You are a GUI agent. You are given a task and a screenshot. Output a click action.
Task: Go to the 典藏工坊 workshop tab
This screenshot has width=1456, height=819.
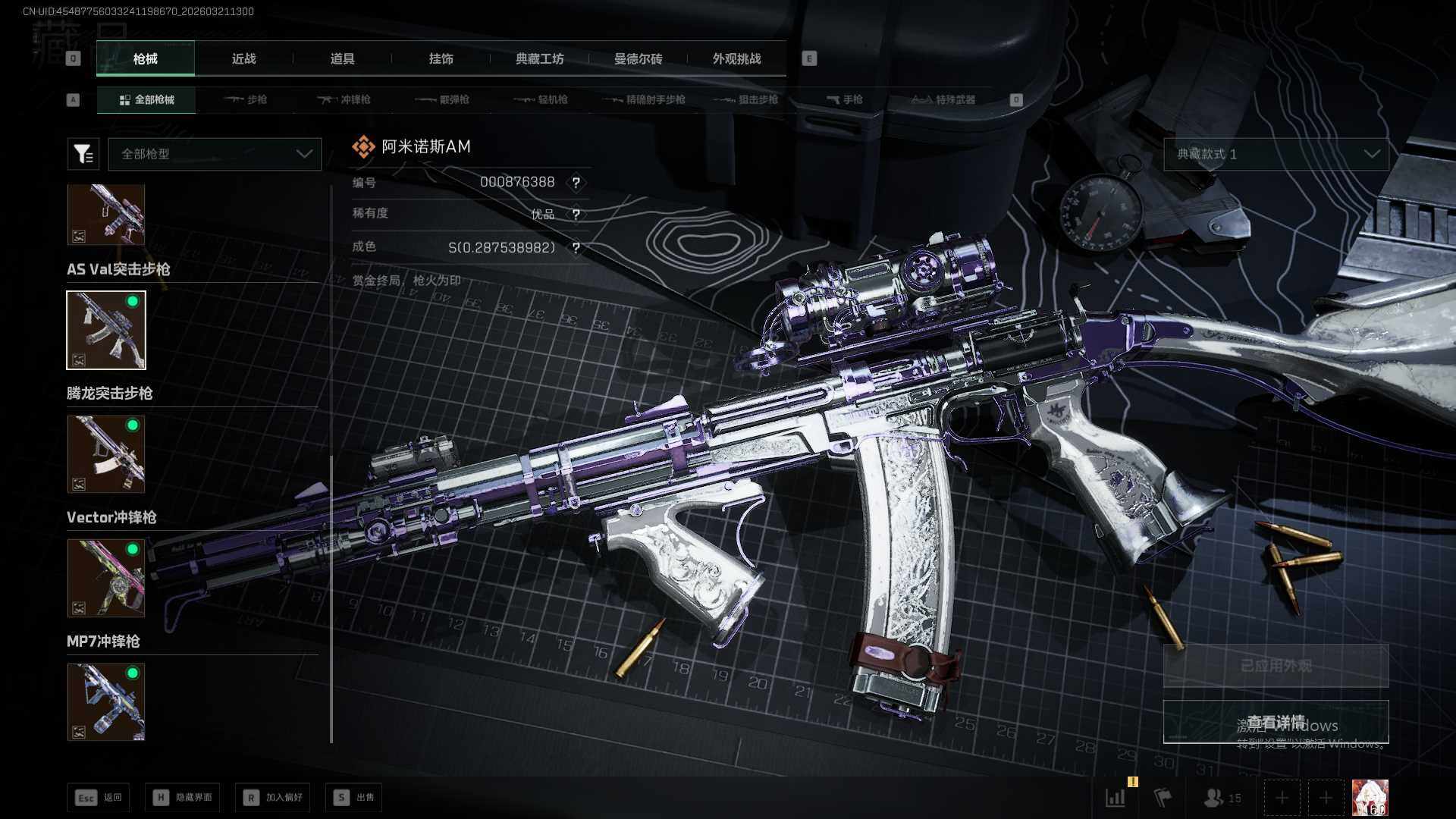tap(539, 59)
